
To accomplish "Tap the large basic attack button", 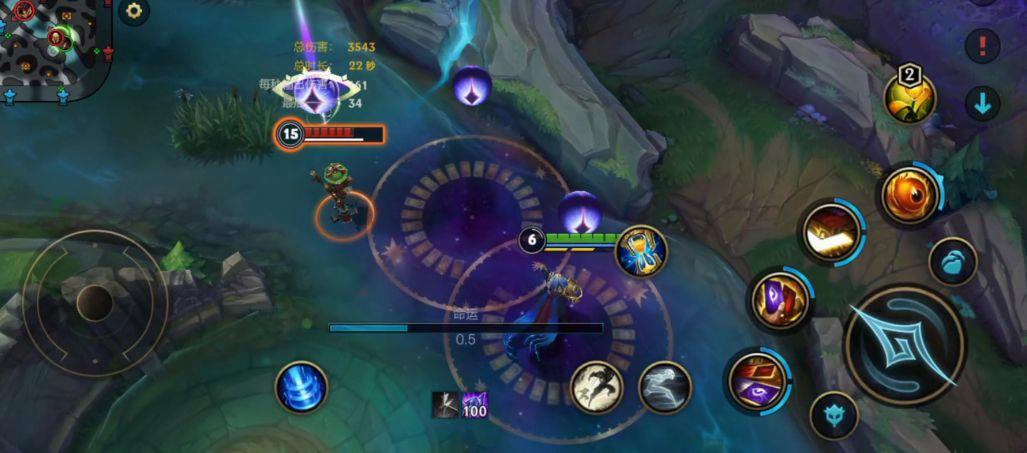I will pyautogui.click(x=904, y=345).
